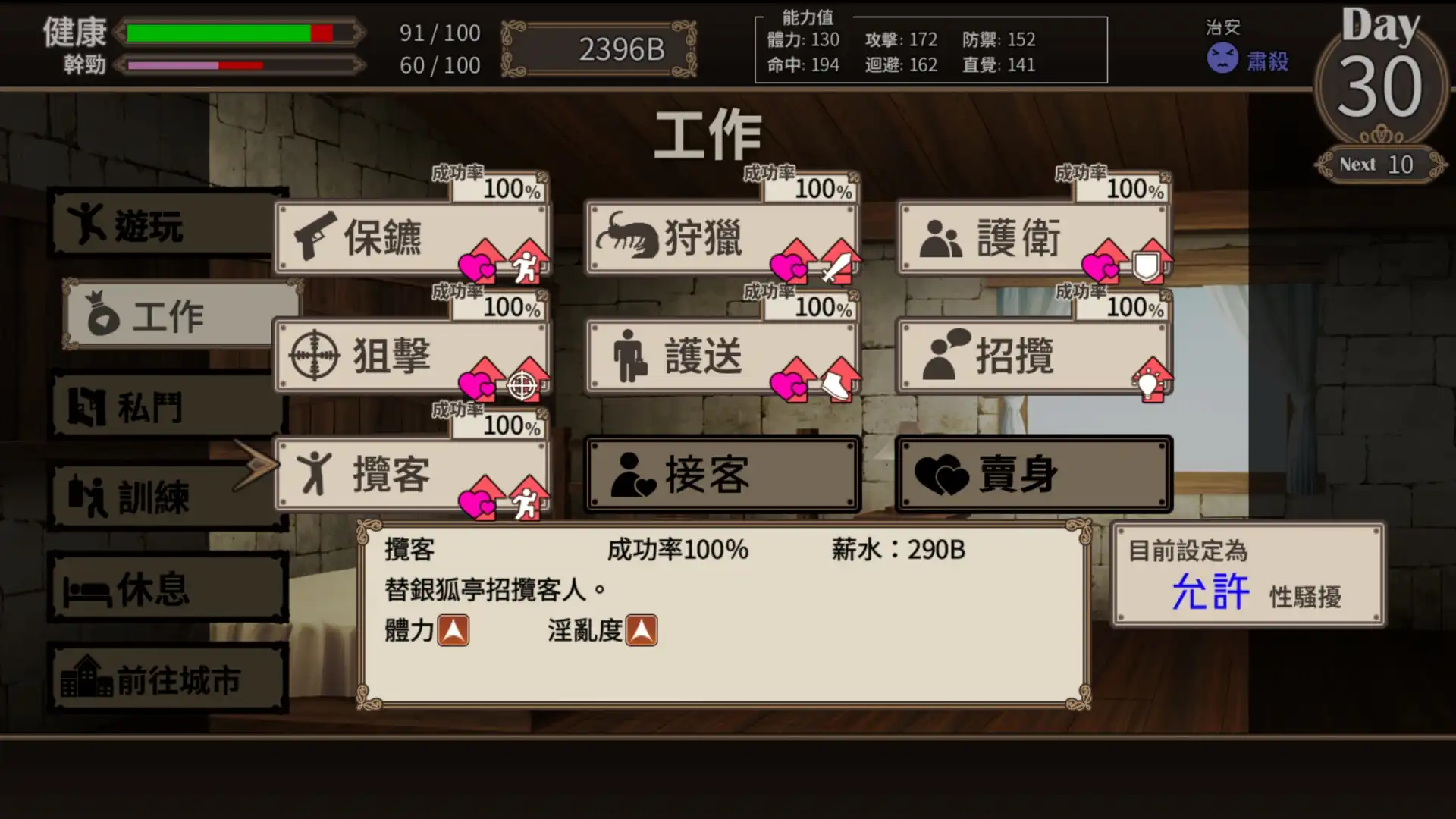1456x819 pixels.
Task: Click the 體力 increase arrow in job details
Action: coord(455,629)
